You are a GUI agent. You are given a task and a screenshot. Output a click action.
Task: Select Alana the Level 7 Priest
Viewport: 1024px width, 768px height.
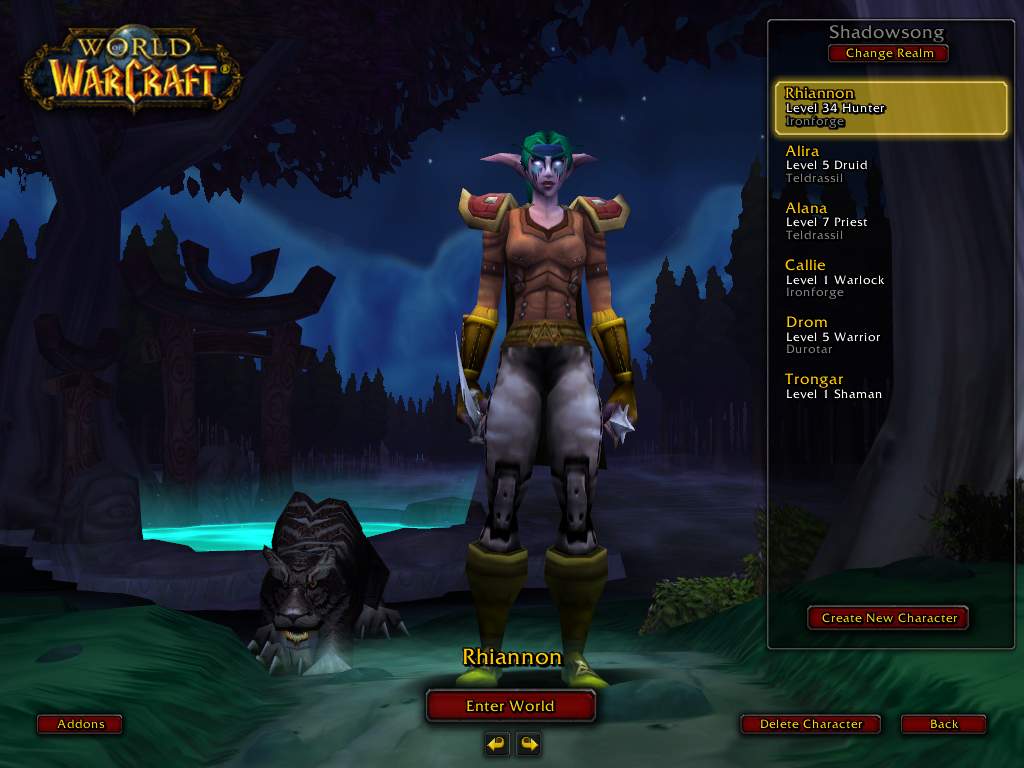coord(890,222)
